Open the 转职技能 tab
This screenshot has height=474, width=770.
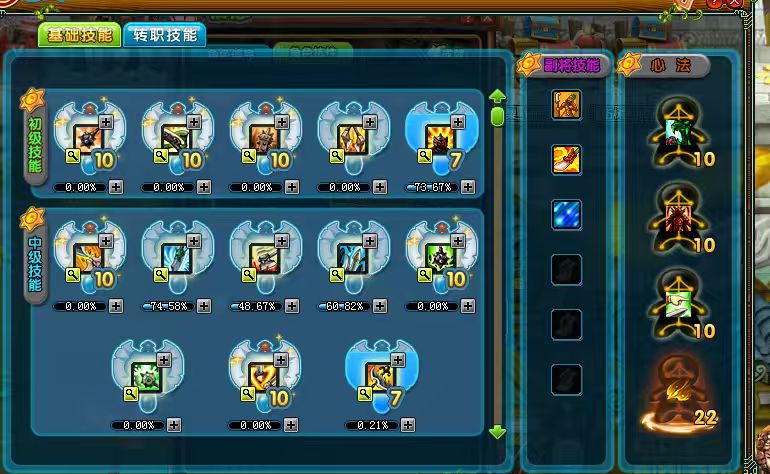point(165,36)
